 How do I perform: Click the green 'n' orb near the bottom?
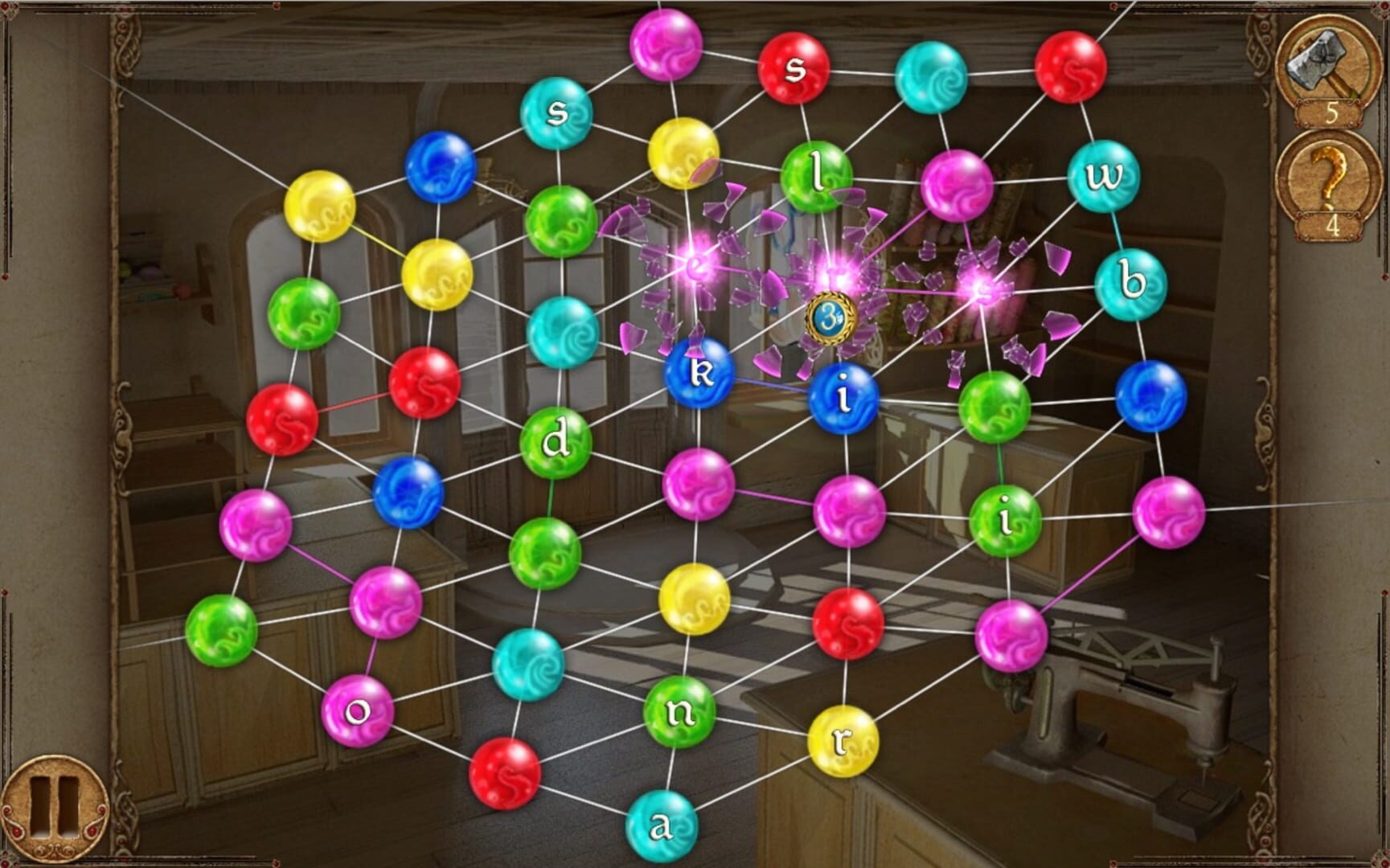(x=679, y=709)
